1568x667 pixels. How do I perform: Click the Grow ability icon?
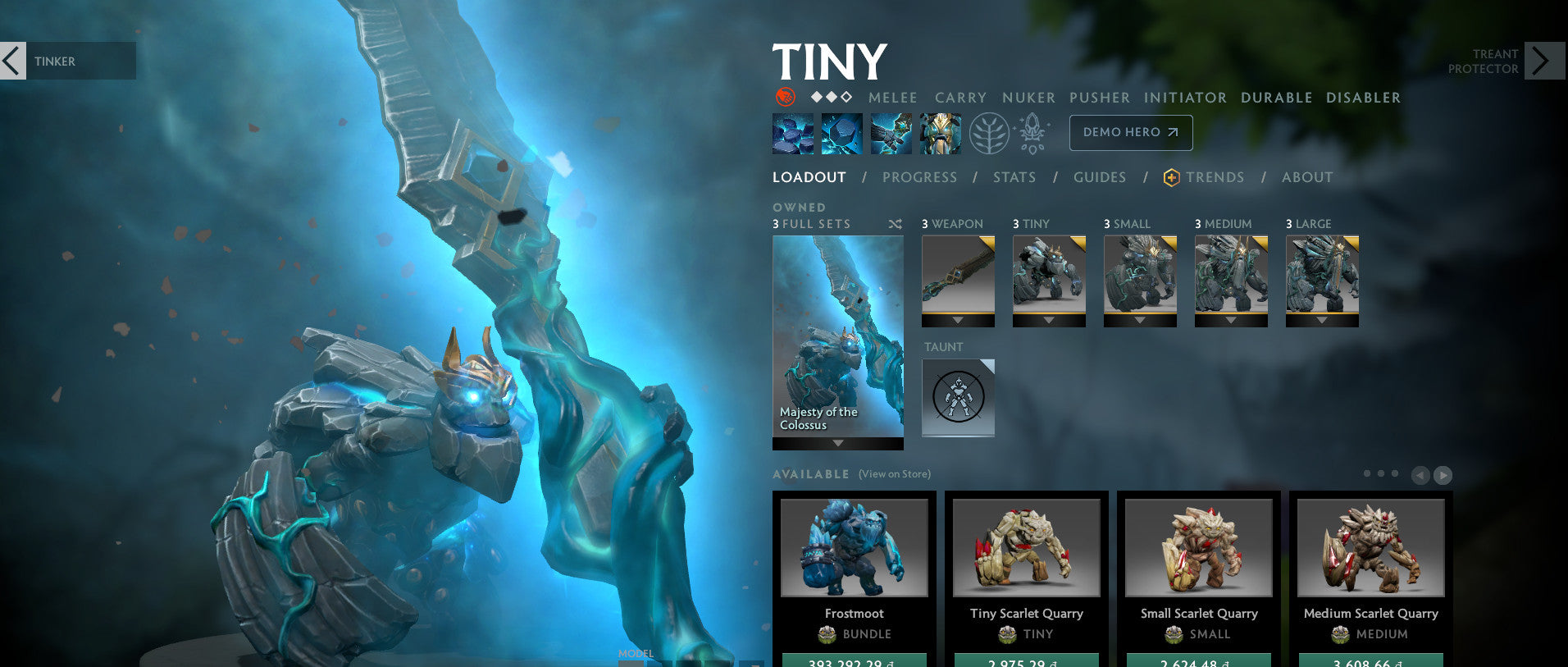click(x=941, y=133)
